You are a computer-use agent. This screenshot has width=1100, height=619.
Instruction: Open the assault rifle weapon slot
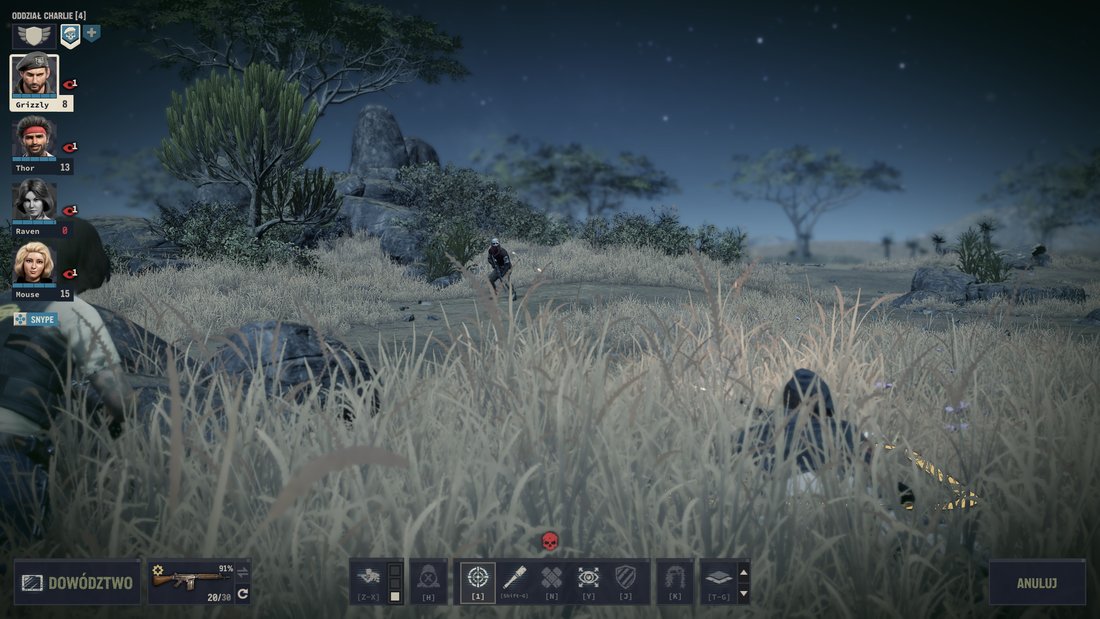coord(190,580)
